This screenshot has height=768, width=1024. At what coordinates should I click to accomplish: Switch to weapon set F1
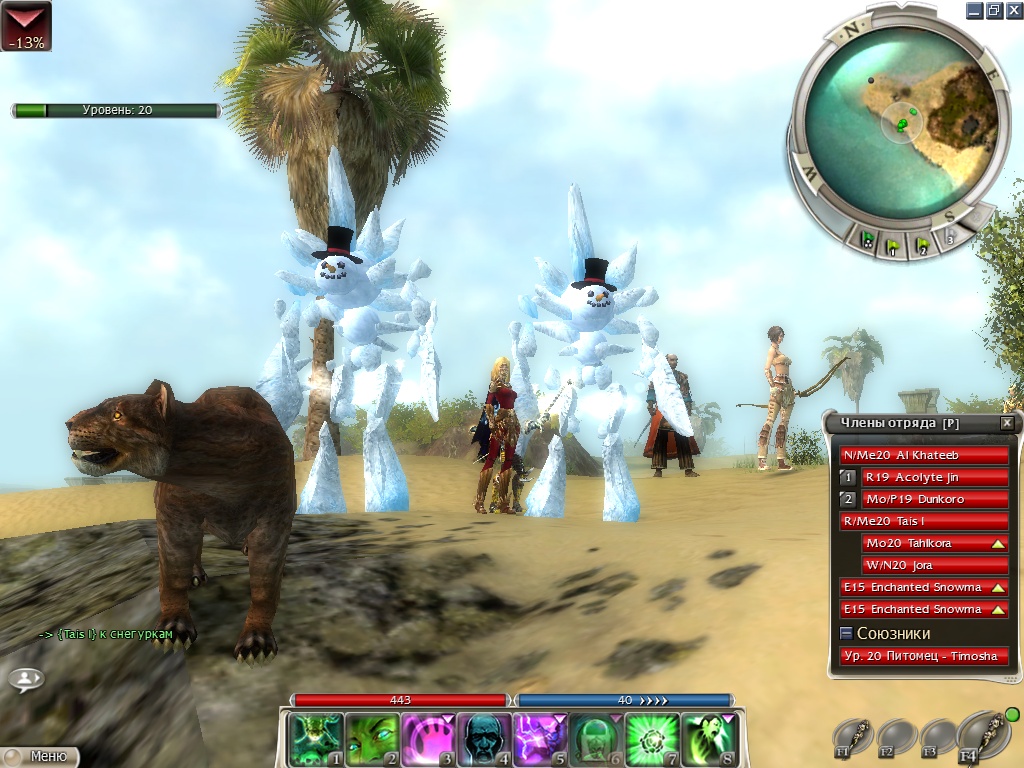(853, 736)
